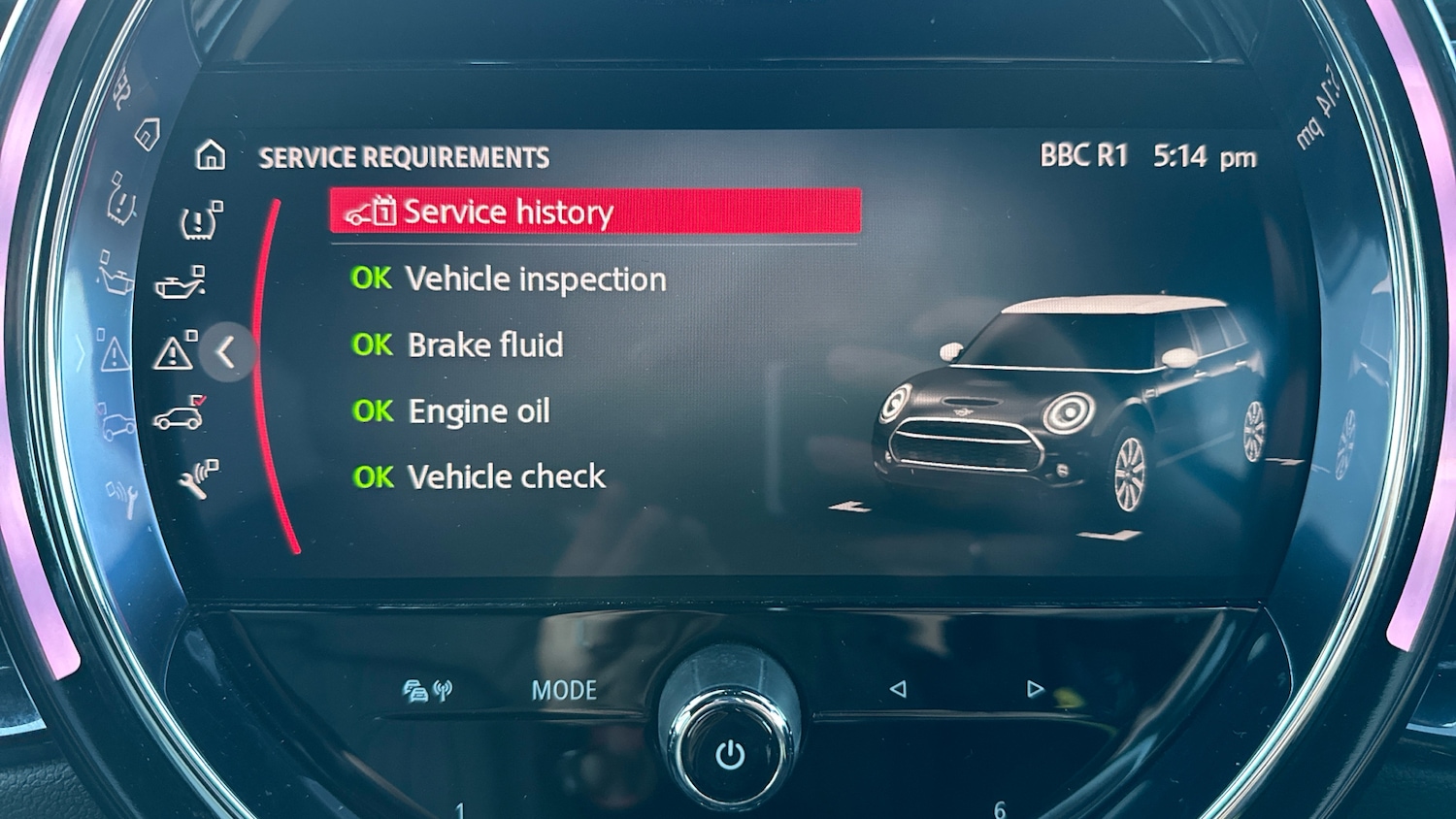The image size is (1456, 819).
Task: Click the BBC R1 station display
Action: tap(1084, 155)
